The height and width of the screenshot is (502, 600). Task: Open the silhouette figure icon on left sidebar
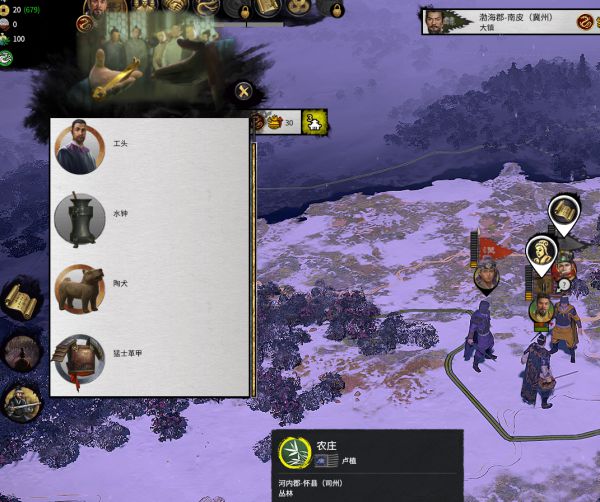(20, 351)
